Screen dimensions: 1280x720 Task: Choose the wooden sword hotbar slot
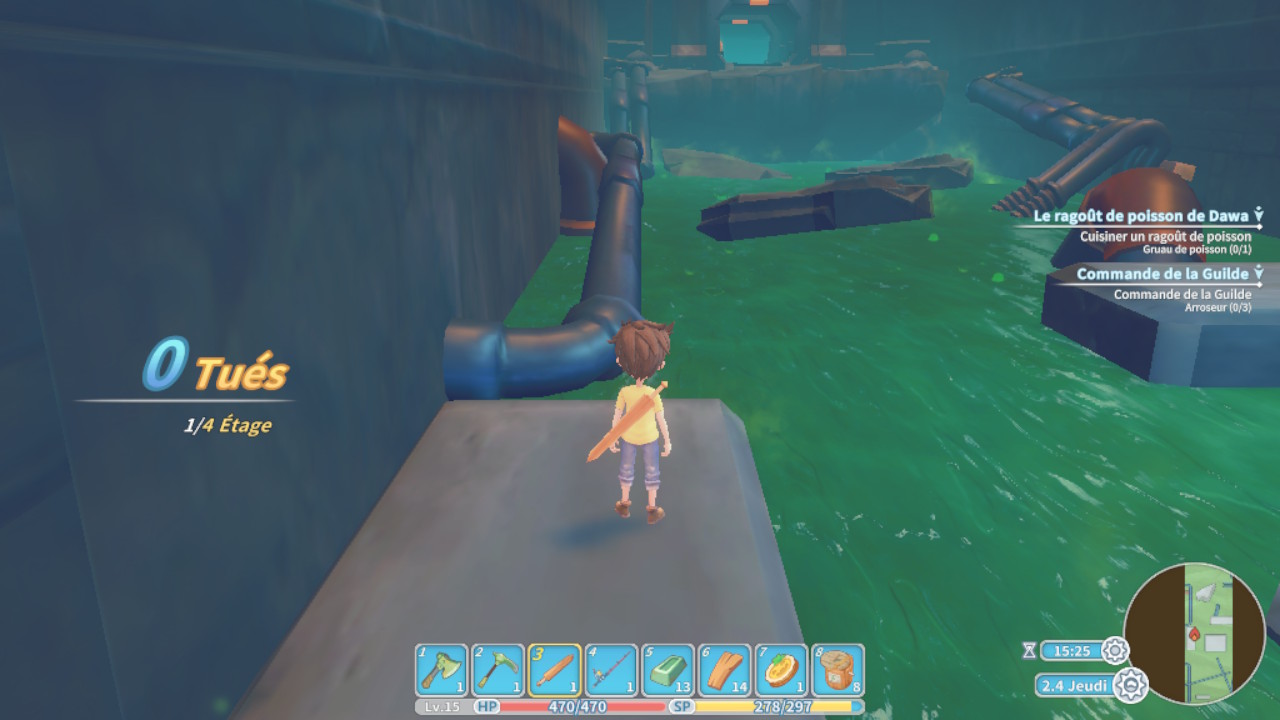[x=555, y=670]
